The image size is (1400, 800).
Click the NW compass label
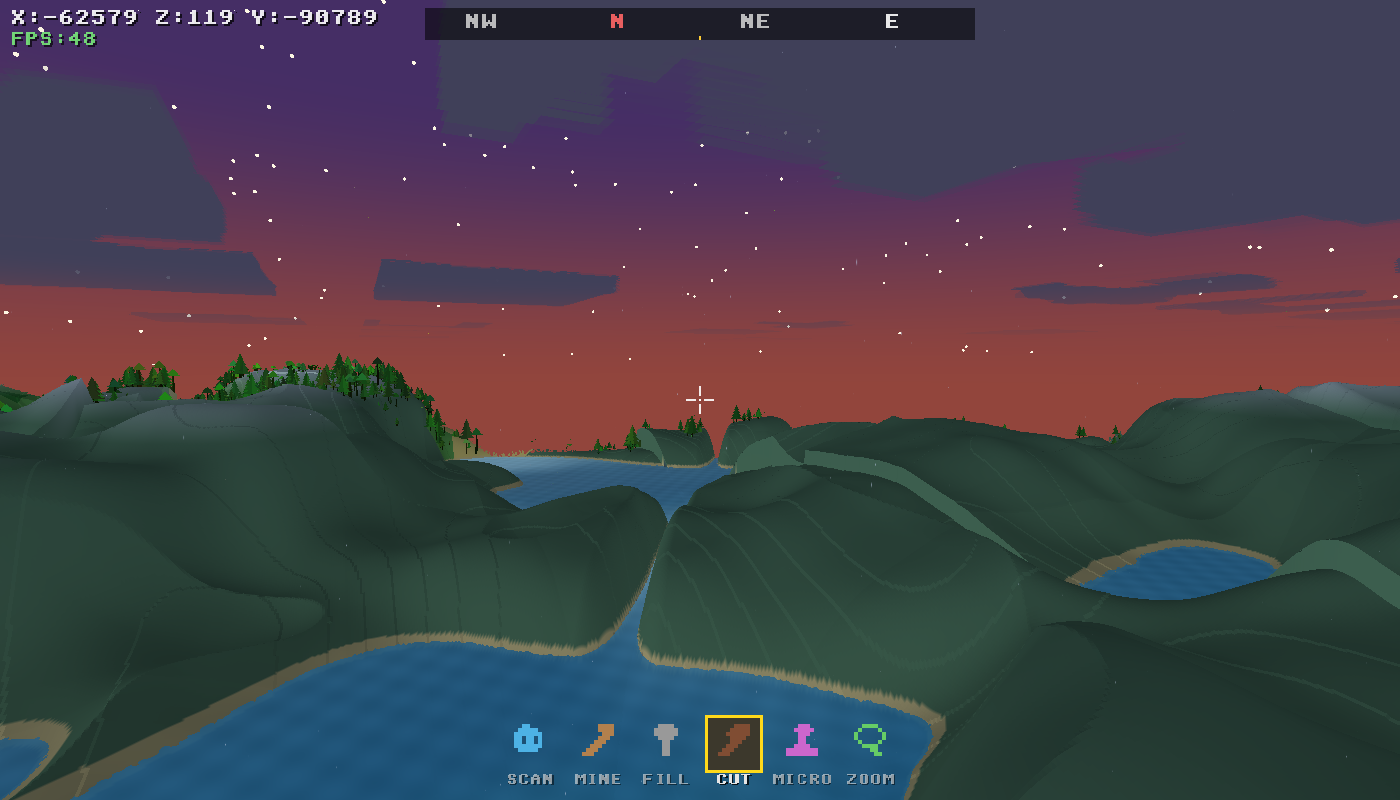[x=482, y=22]
